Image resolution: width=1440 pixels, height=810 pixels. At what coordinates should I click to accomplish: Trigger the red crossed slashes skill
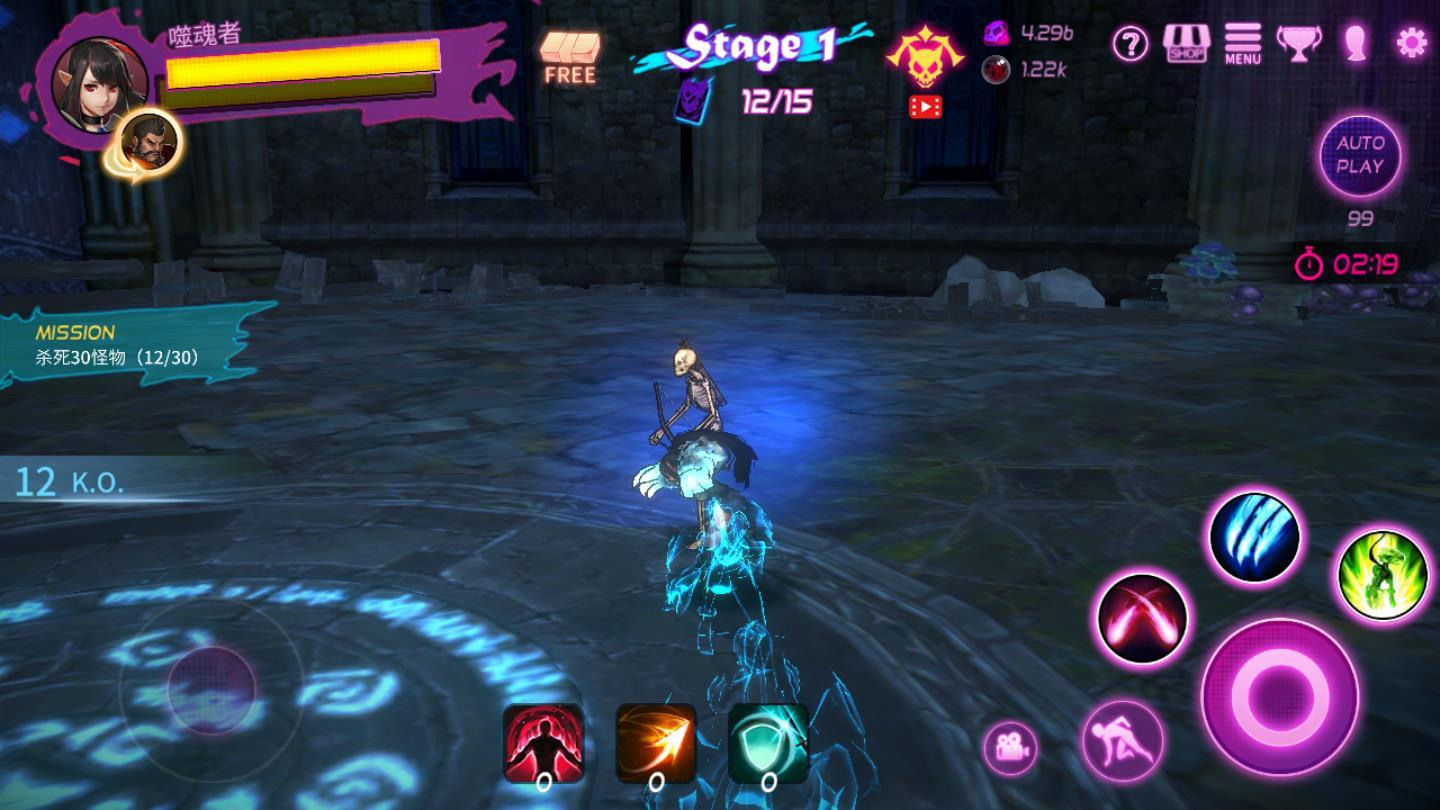tap(1142, 618)
